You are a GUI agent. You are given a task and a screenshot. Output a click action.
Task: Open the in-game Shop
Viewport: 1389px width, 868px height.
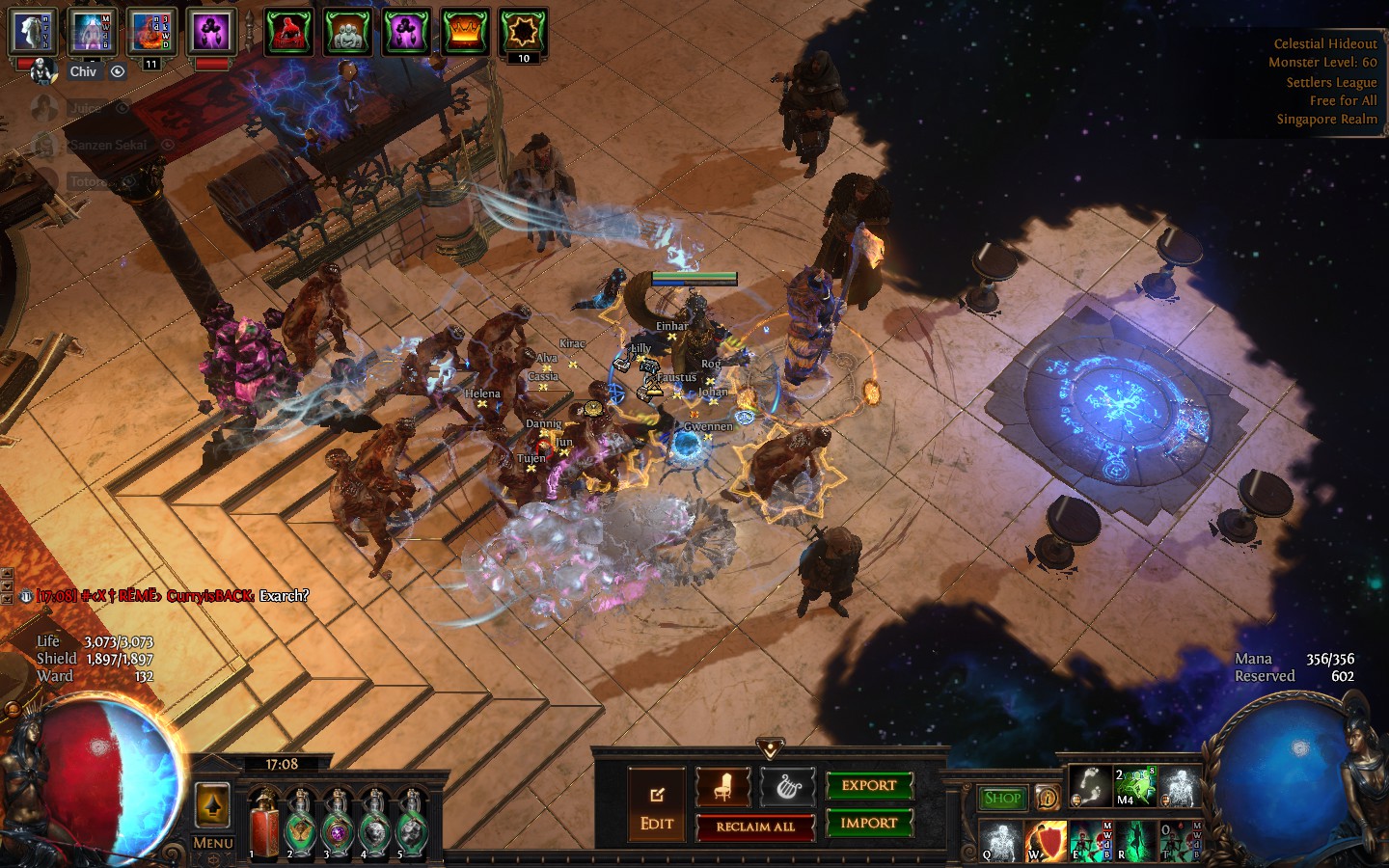pos(1003,799)
